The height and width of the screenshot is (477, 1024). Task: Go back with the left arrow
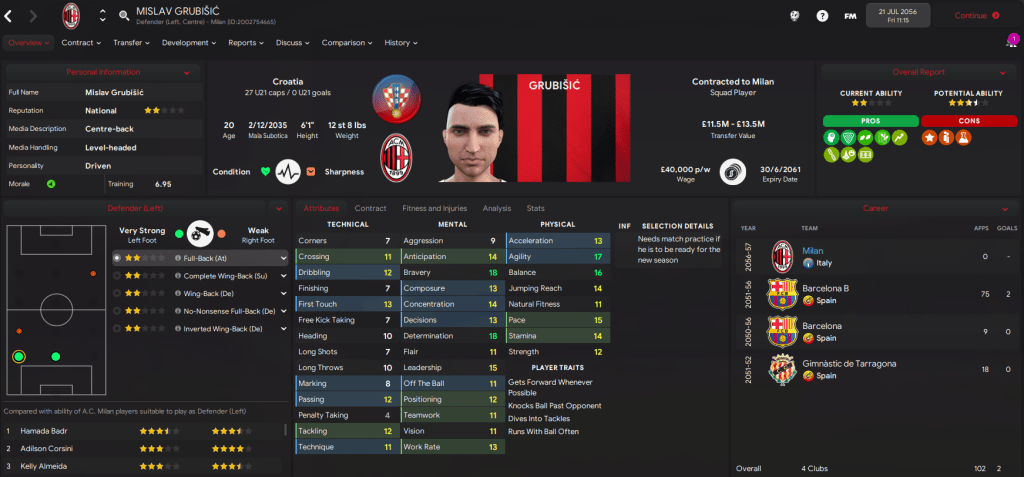[x=9, y=15]
